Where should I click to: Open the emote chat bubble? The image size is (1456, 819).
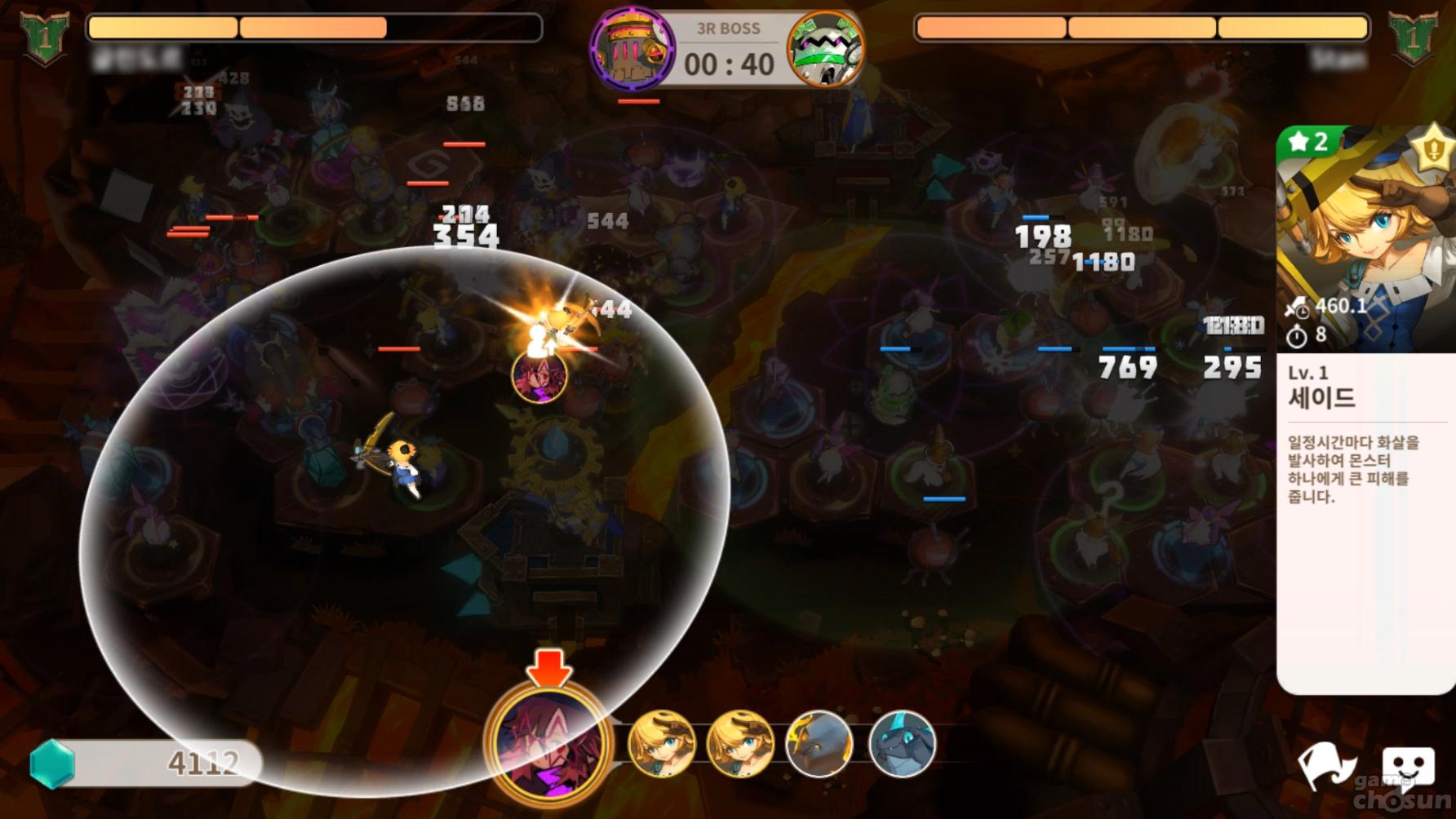pyautogui.click(x=1408, y=767)
